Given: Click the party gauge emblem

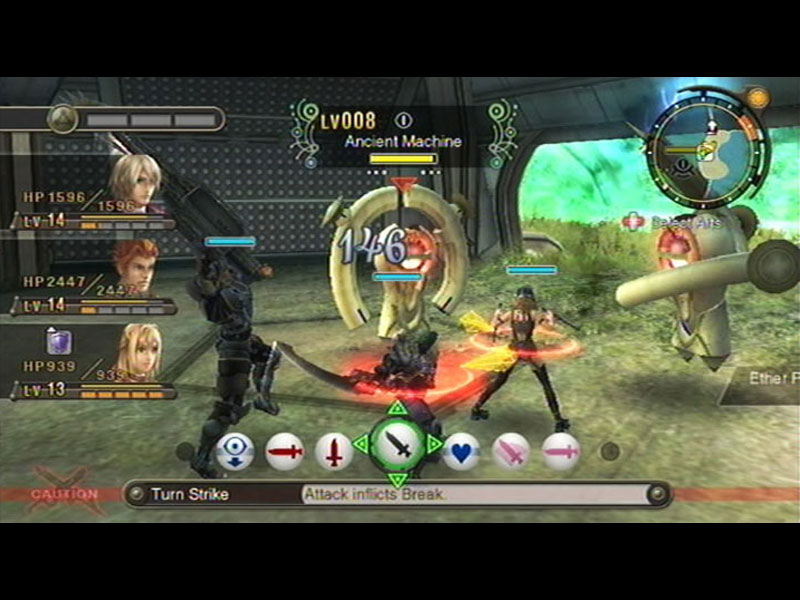Looking at the screenshot, I should pyautogui.click(x=62, y=119).
